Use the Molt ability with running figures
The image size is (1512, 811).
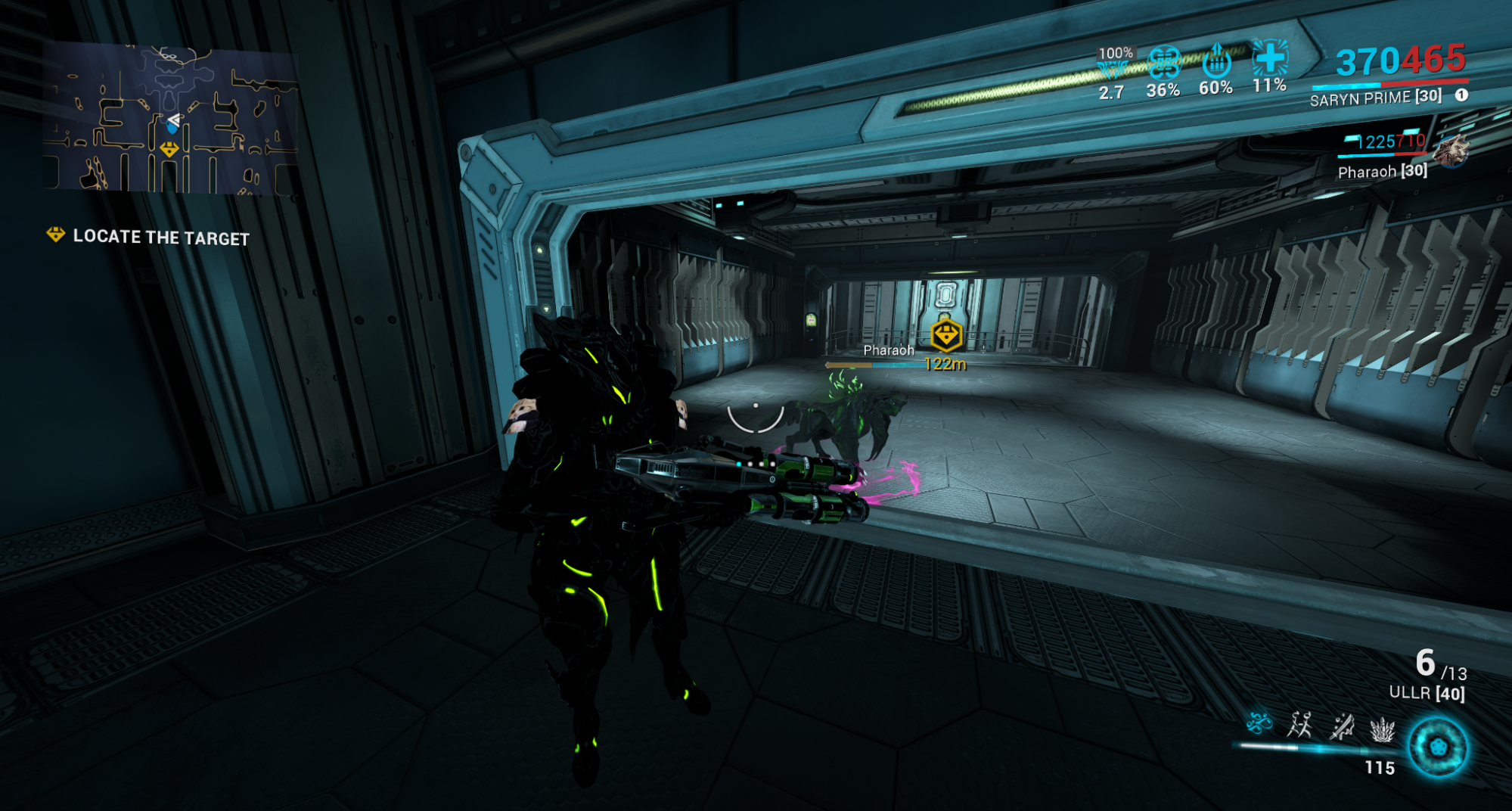pos(1299,725)
